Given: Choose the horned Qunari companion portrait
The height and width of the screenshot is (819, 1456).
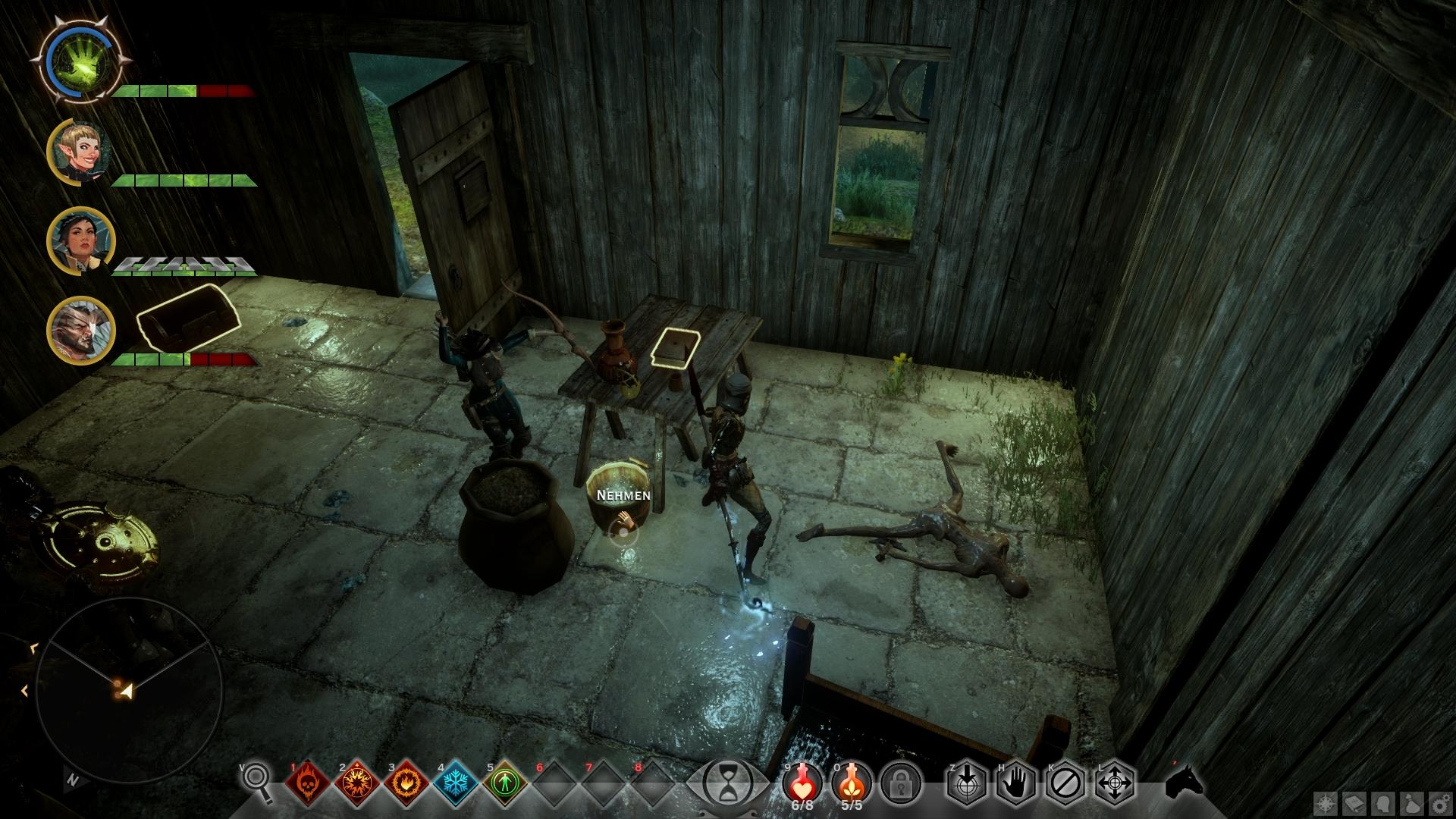Looking at the screenshot, I should tap(80, 330).
